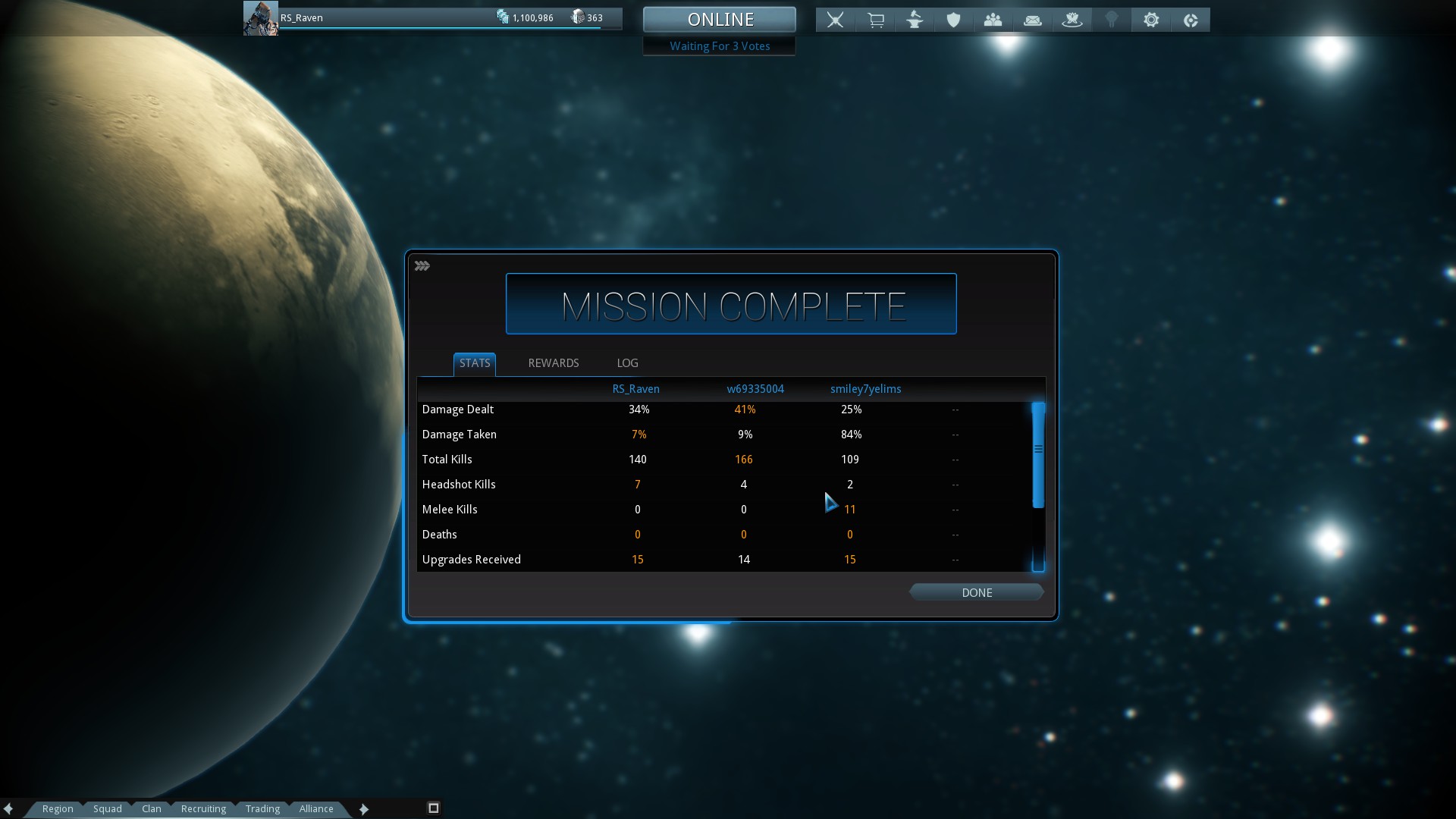Viewport: 1456px width, 819px height.
Task: Click the RS_Raven profile avatar
Action: (260, 18)
